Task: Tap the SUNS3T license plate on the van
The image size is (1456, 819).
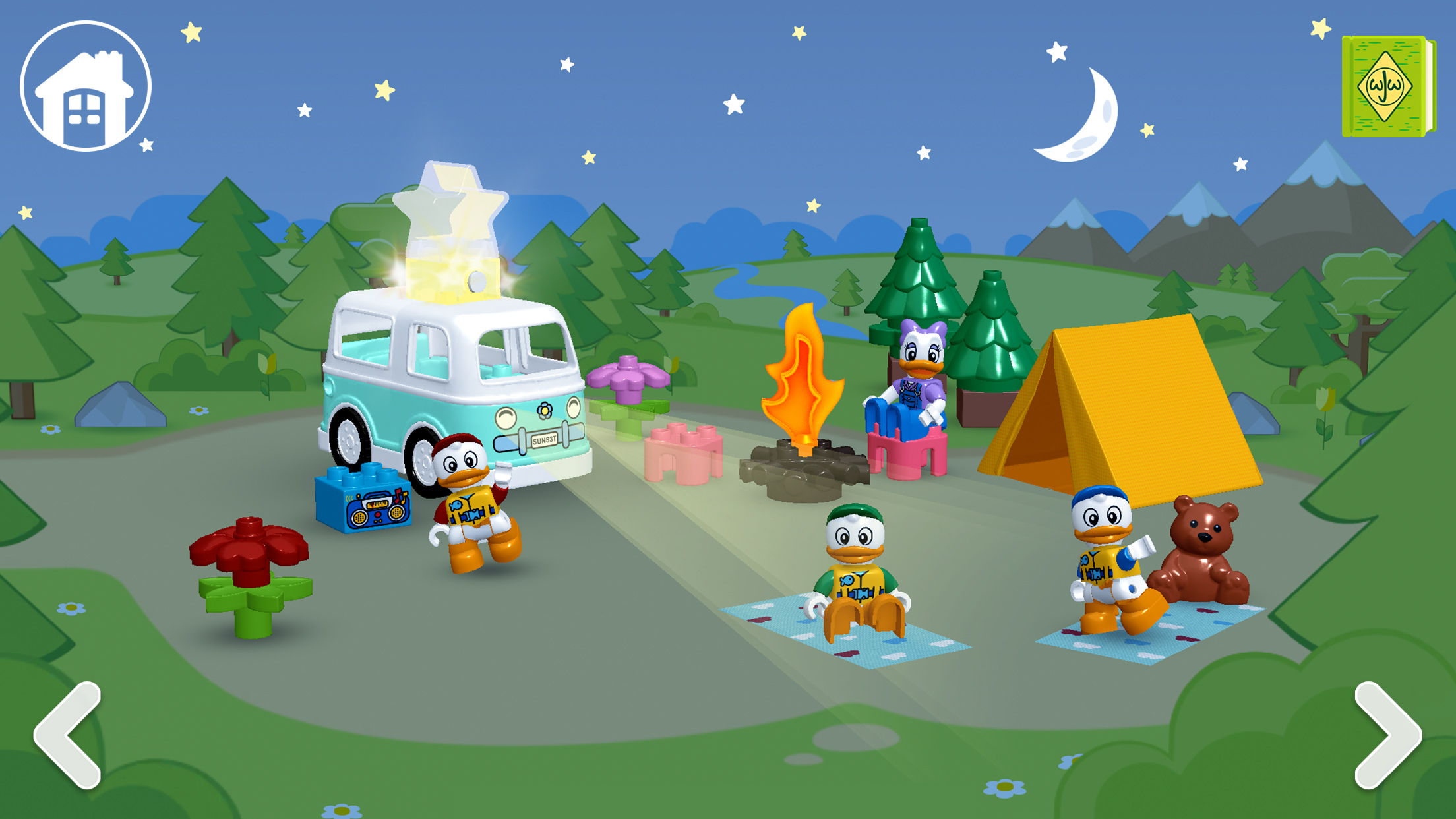Action: [545, 440]
